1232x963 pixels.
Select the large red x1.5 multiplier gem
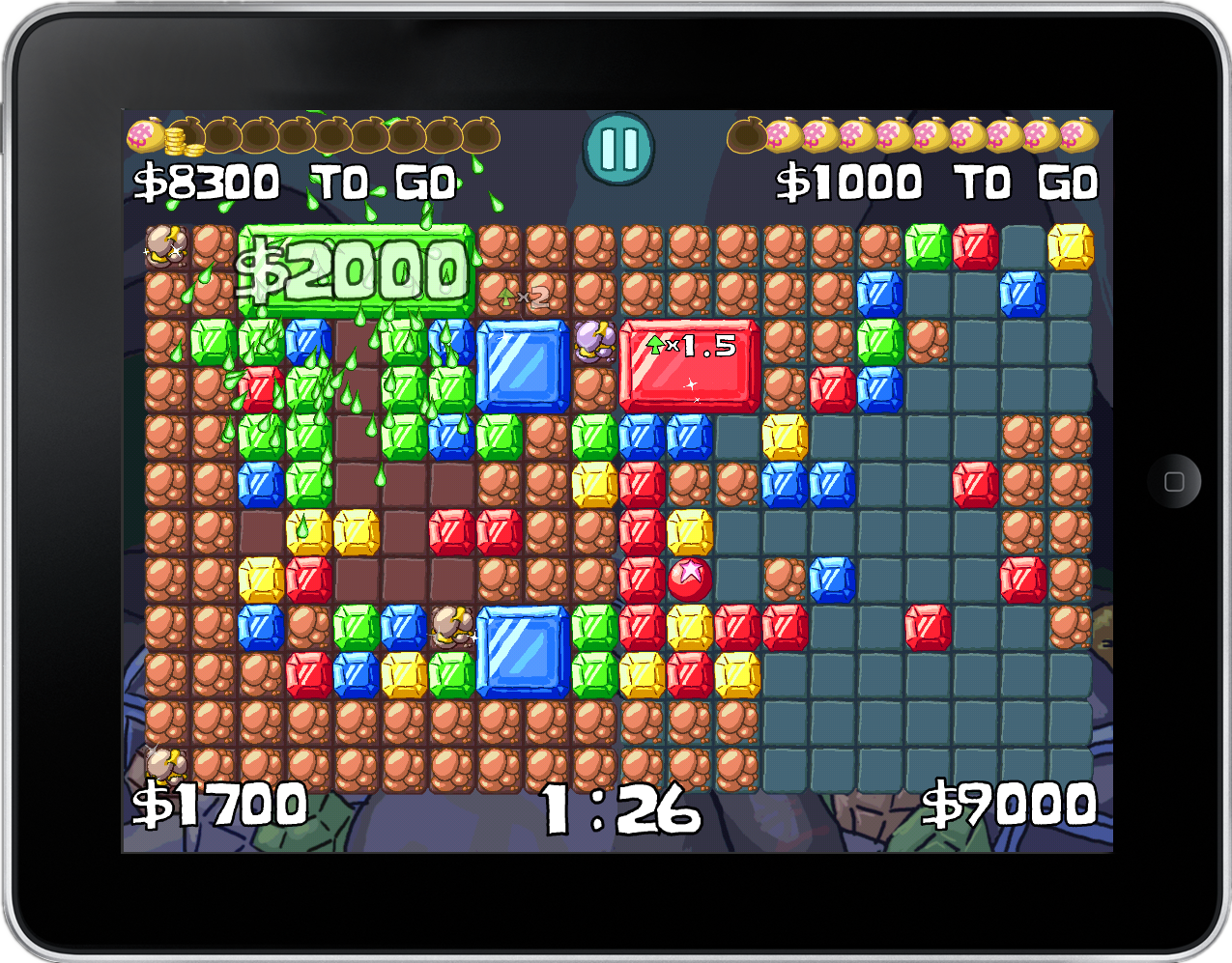click(x=689, y=366)
